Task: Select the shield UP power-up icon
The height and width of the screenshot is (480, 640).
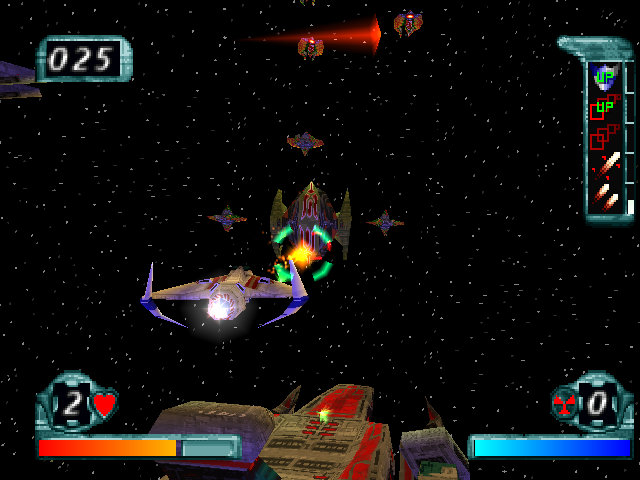Action: click(x=603, y=75)
